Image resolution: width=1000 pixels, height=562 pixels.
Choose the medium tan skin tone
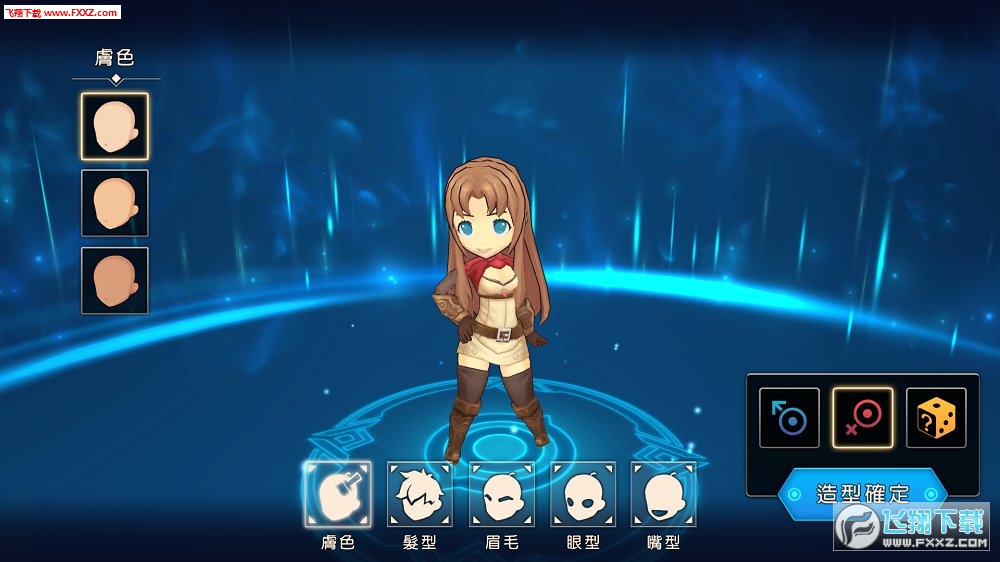tap(115, 203)
